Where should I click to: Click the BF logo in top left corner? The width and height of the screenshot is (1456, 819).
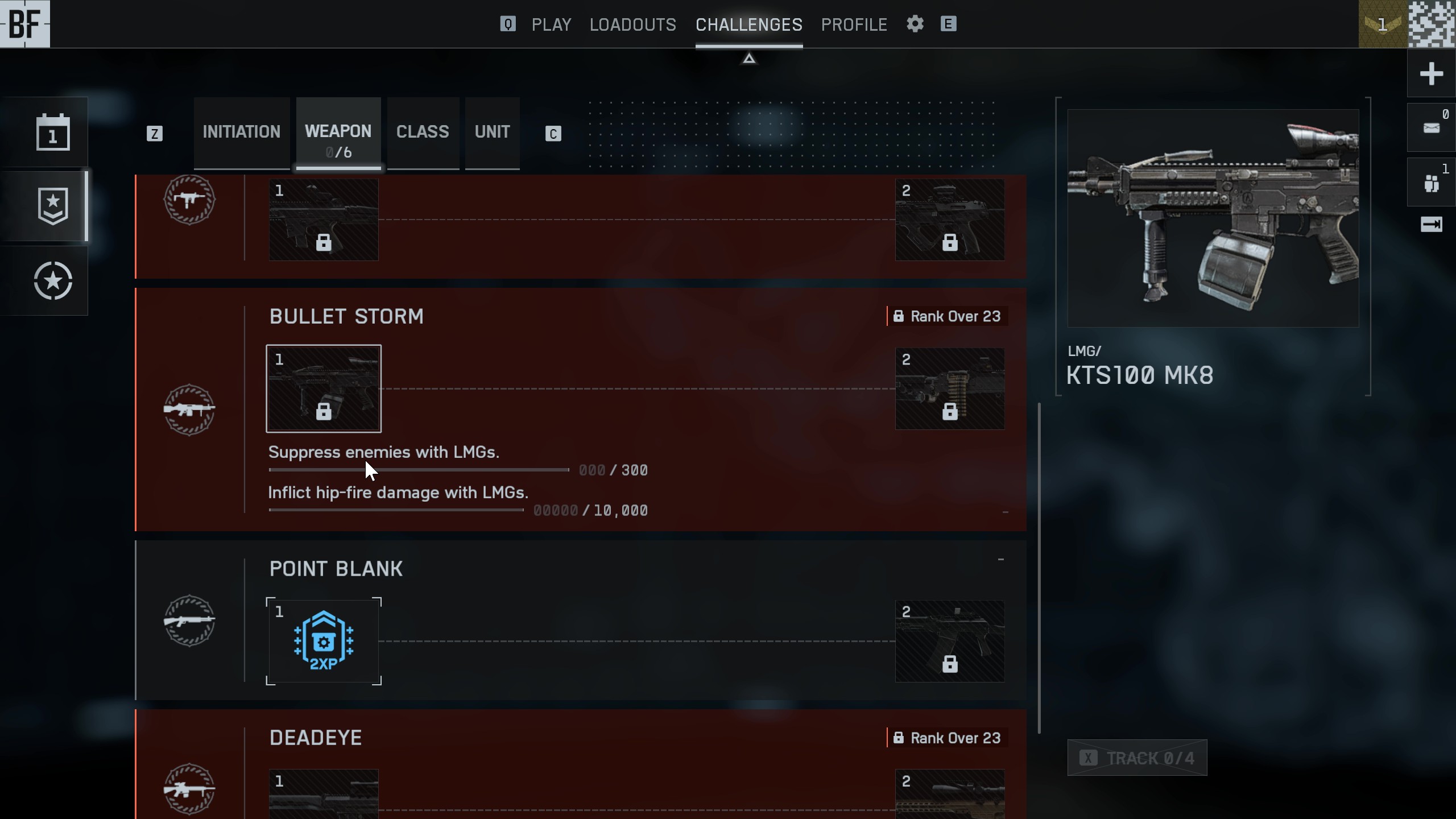[25, 24]
